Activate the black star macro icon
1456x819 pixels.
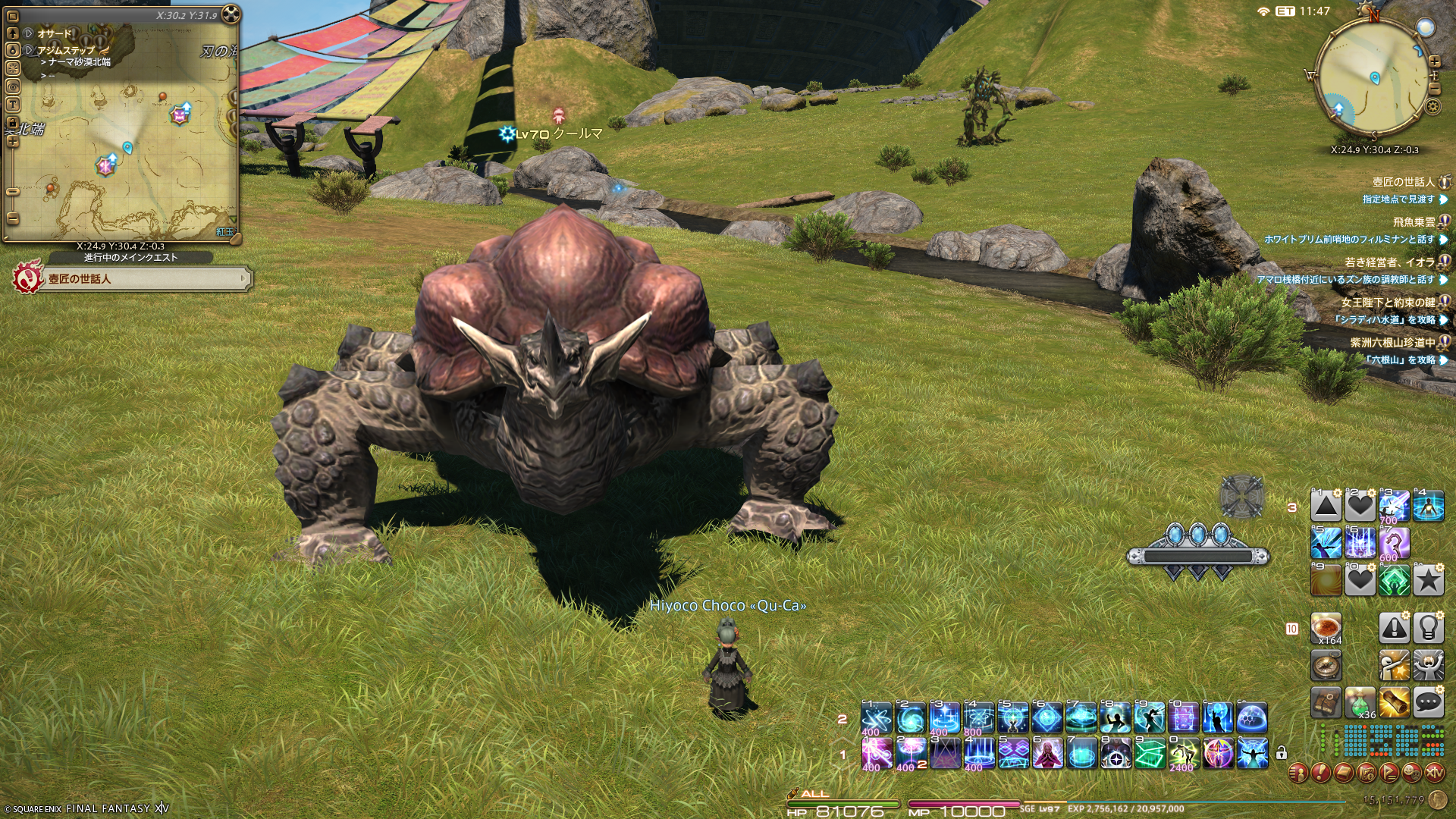coord(1428,581)
